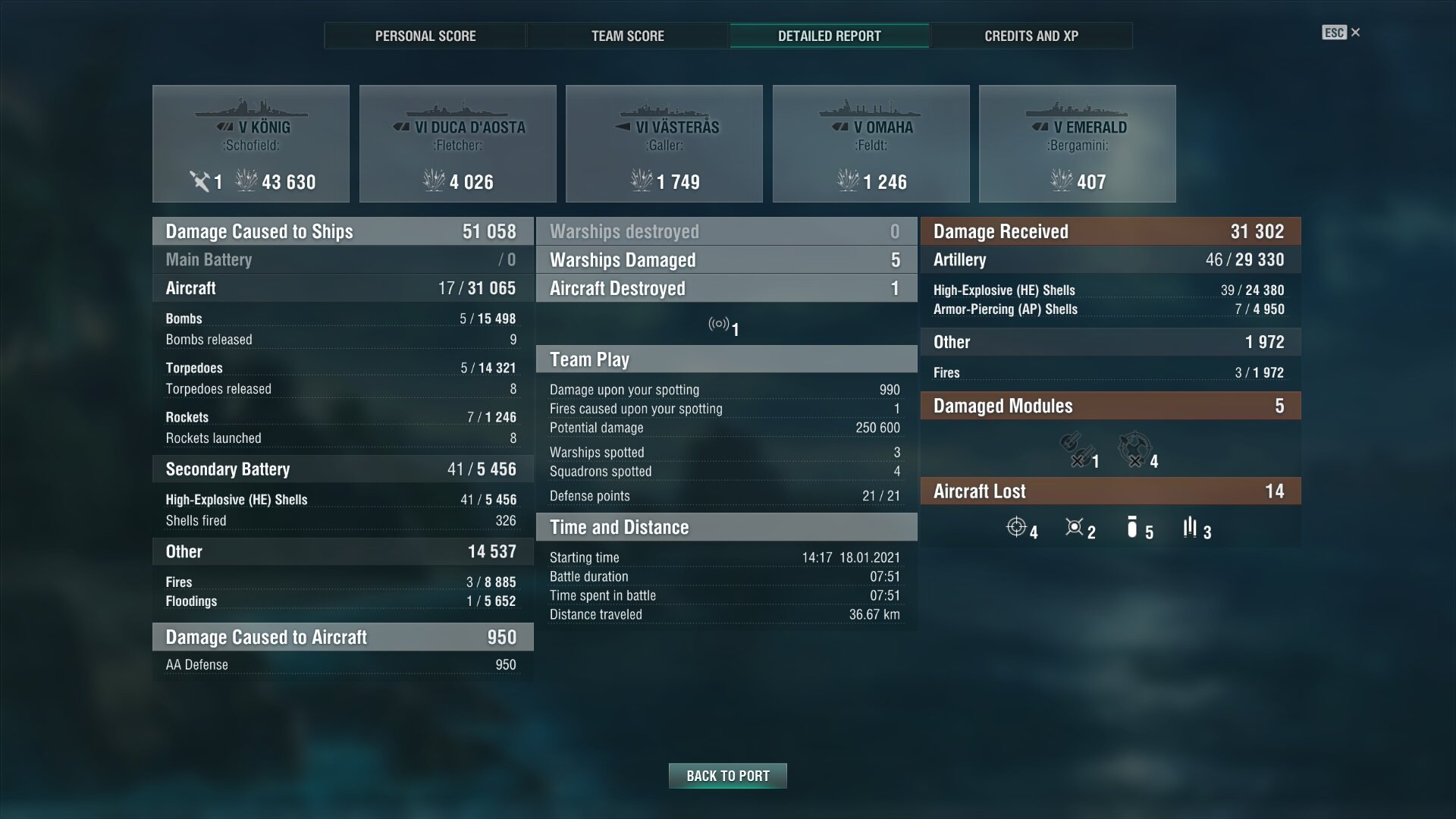Select the VI Västerås ship card
Viewport: 1456px width, 819px height.
(664, 144)
